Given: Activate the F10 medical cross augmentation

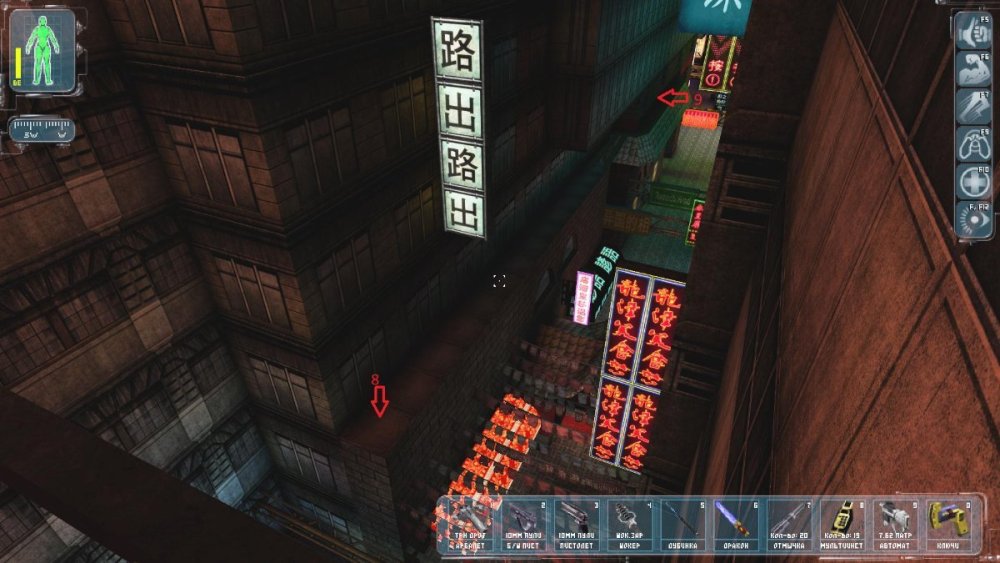Looking at the screenshot, I should pyautogui.click(x=972, y=181).
